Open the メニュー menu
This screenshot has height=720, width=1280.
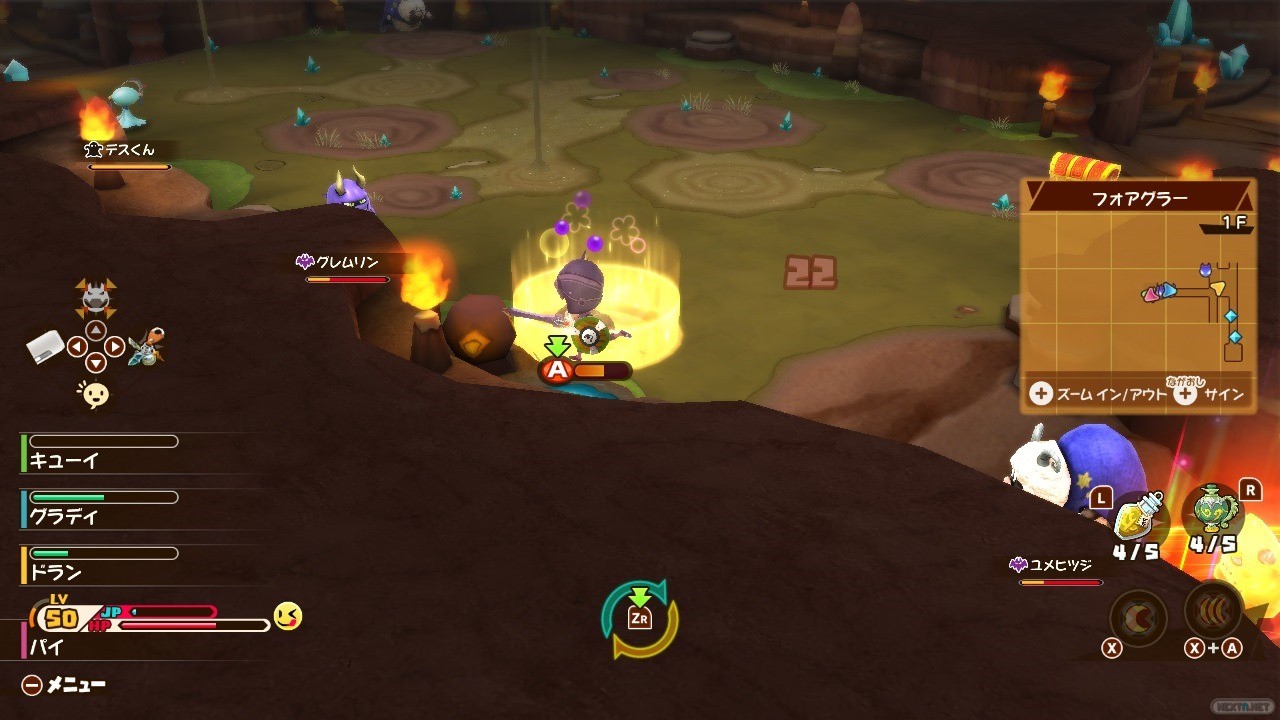[64, 685]
